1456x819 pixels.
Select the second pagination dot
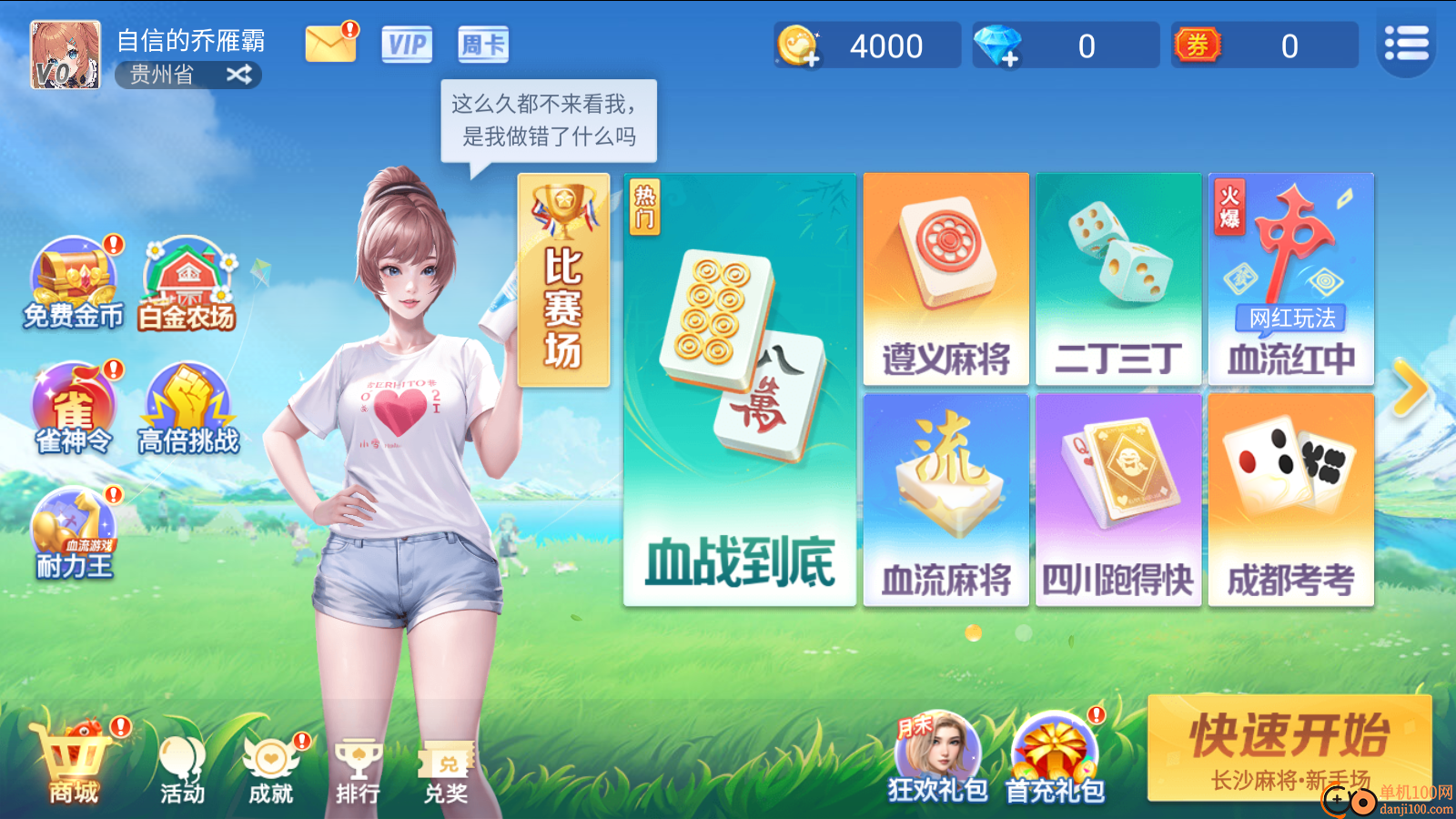coord(1022,632)
